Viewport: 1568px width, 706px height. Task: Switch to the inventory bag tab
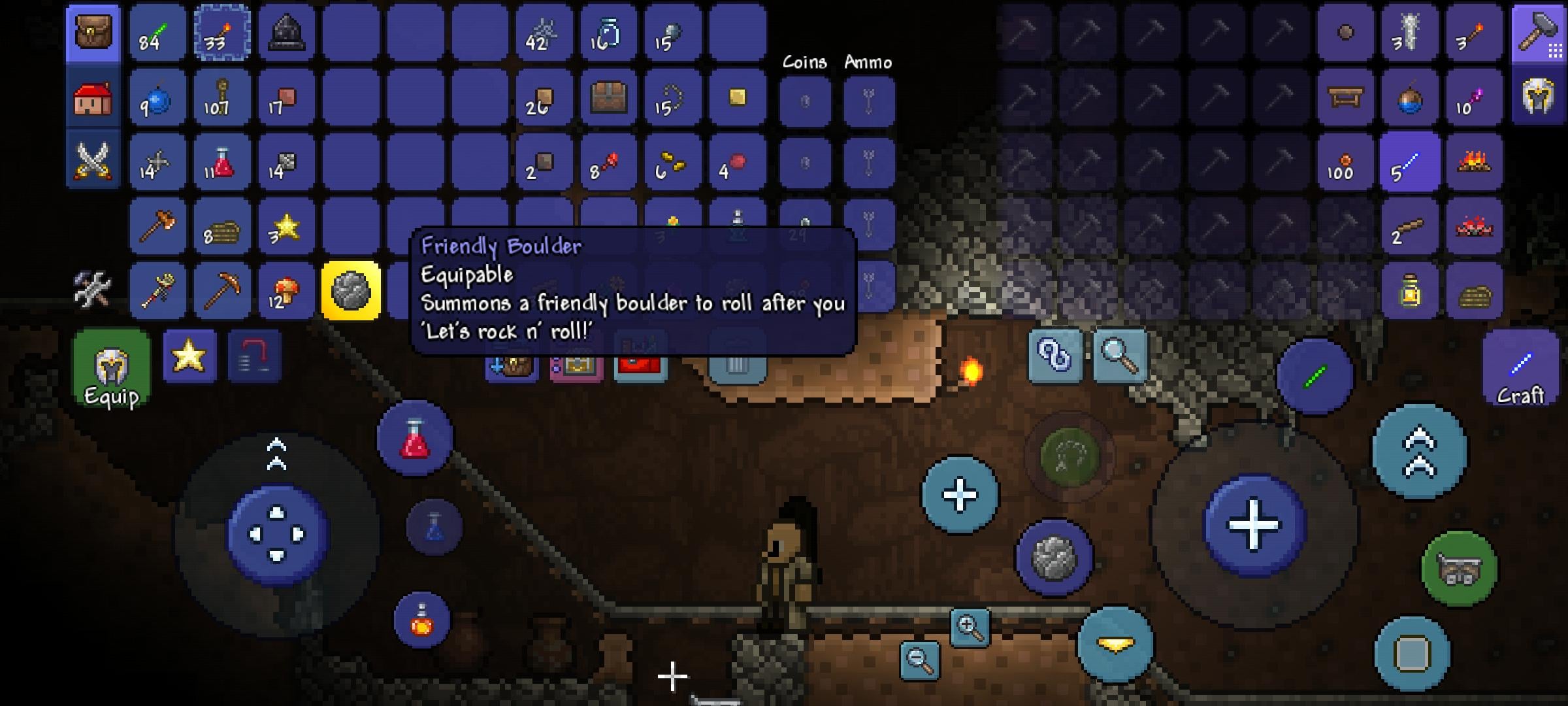pyautogui.click(x=93, y=33)
